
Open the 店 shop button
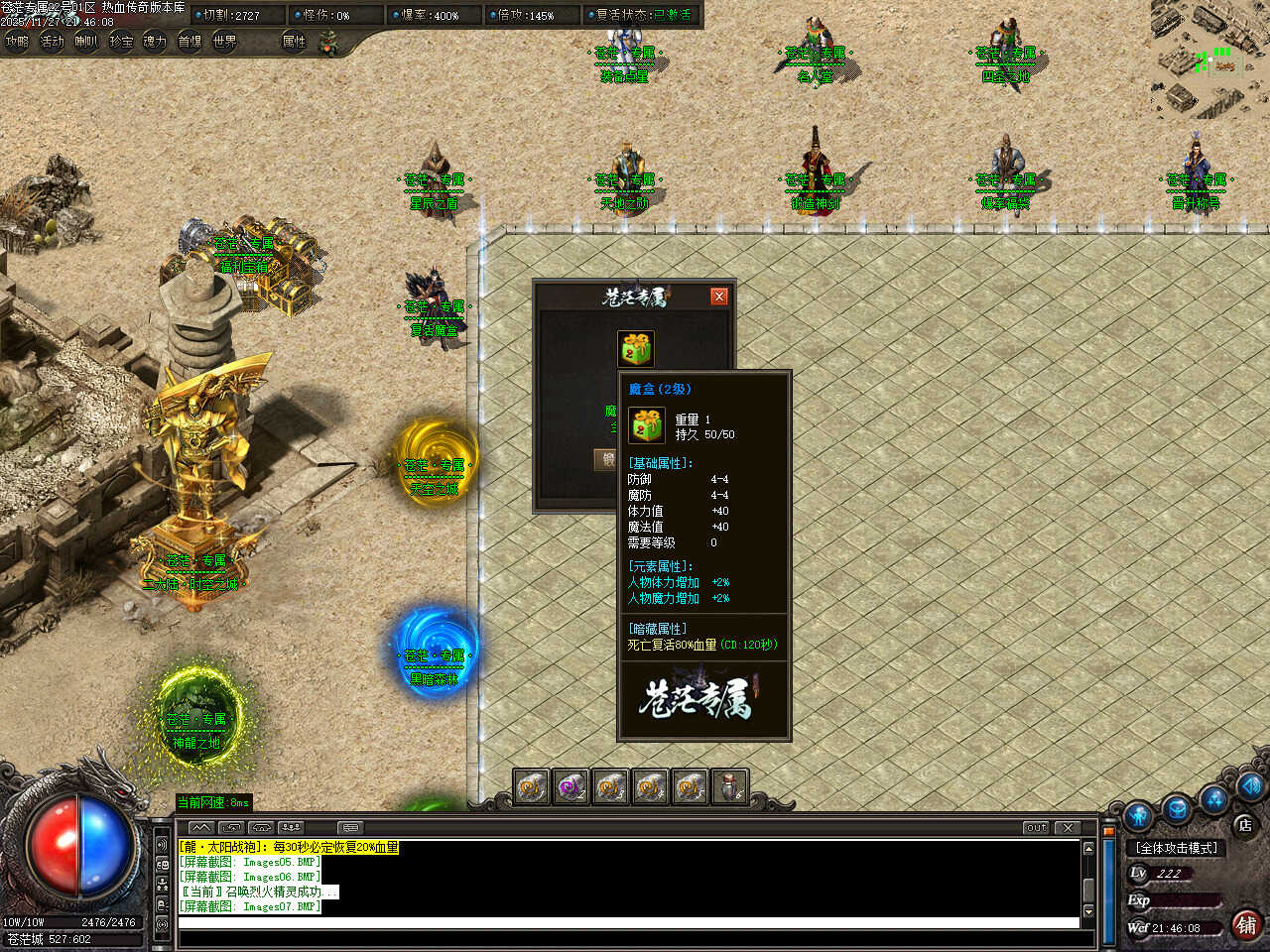pyautogui.click(x=1244, y=824)
